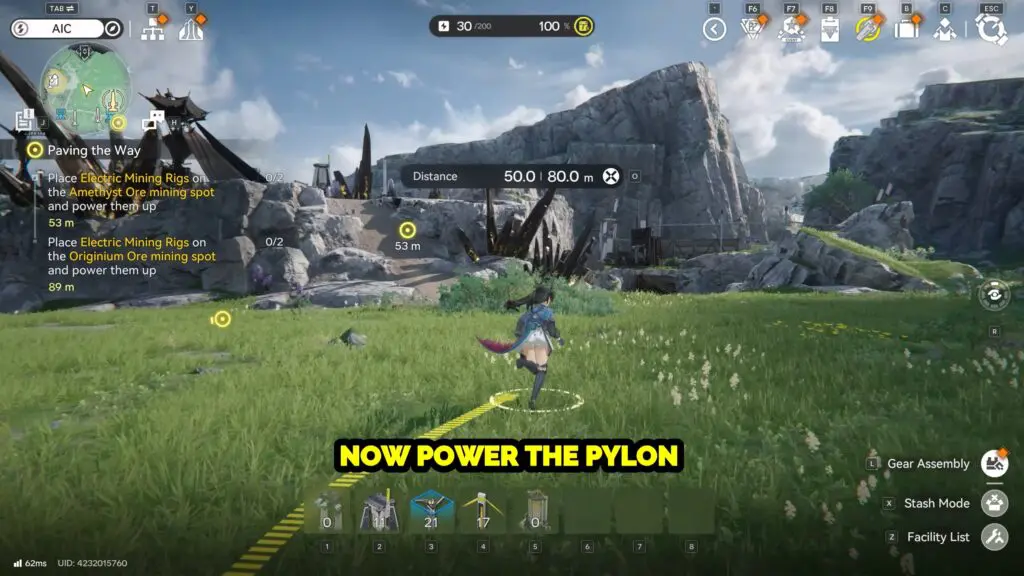Open the mission log icon

click(x=25, y=121)
